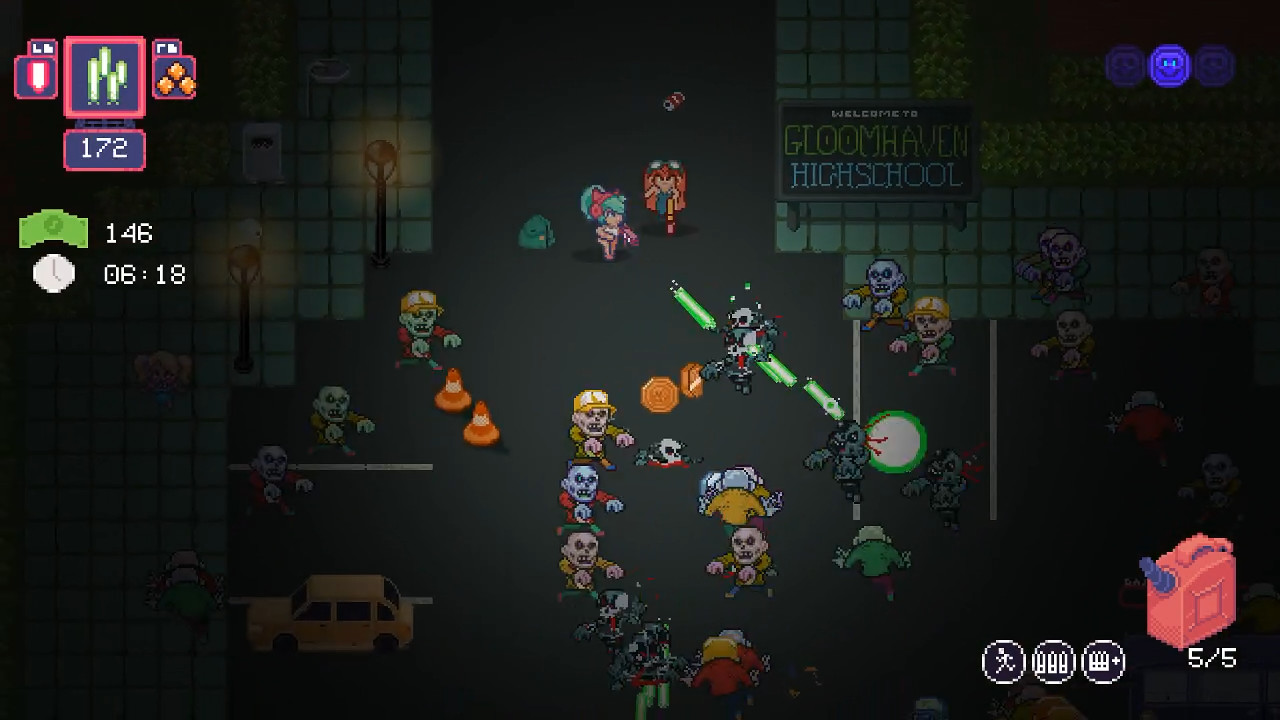Click the central green spike weapon icon
The image size is (1280, 720).
coord(103,78)
